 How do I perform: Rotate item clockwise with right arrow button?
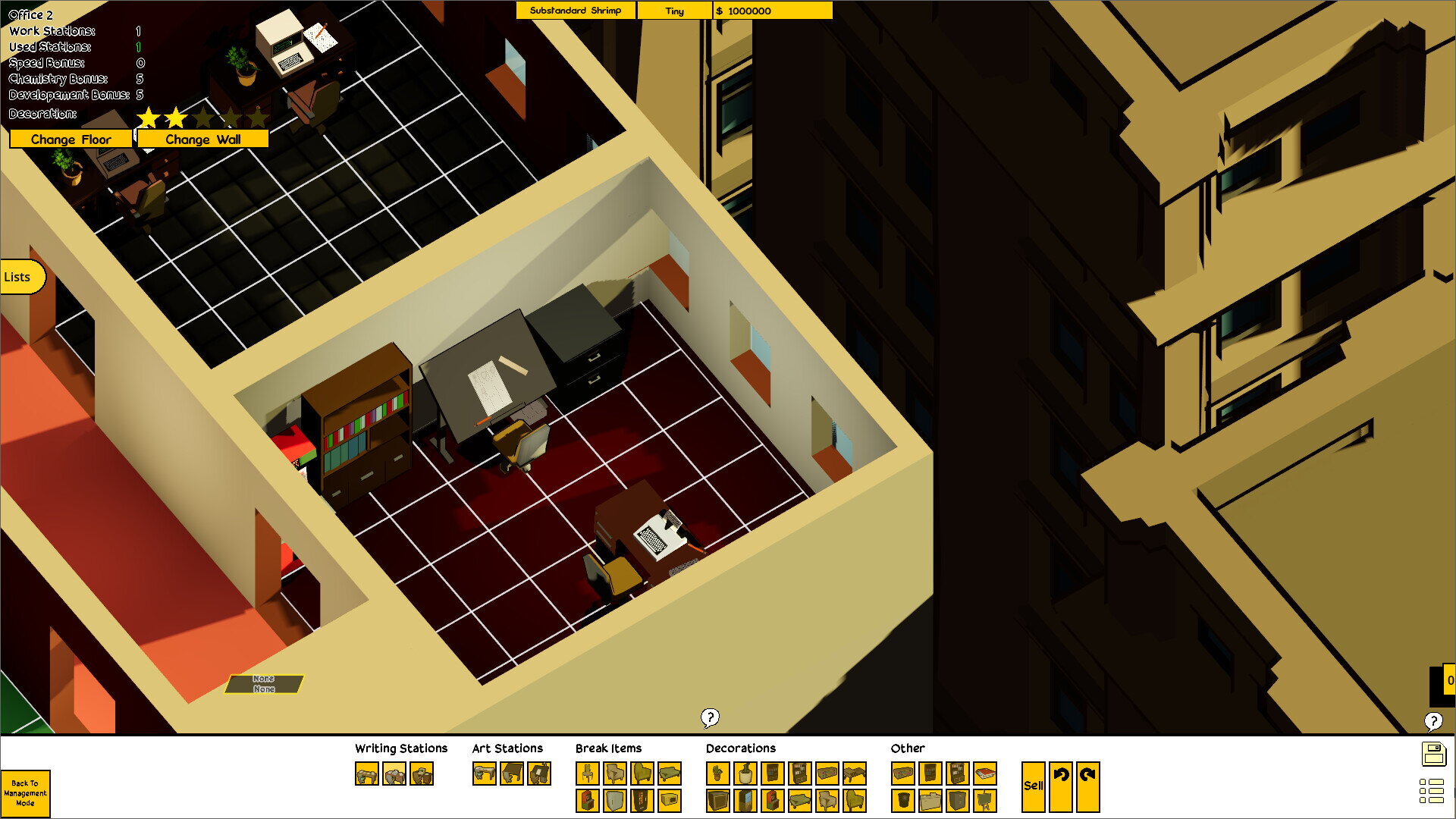pos(1087,786)
